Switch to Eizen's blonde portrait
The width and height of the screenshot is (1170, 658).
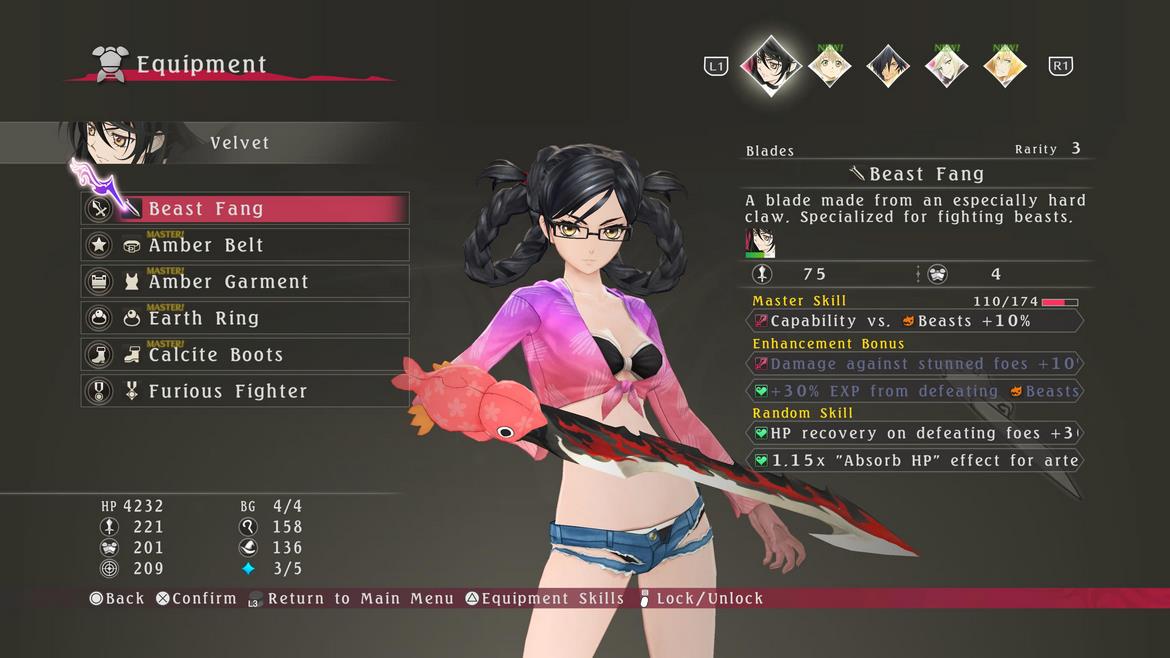(x=1004, y=66)
